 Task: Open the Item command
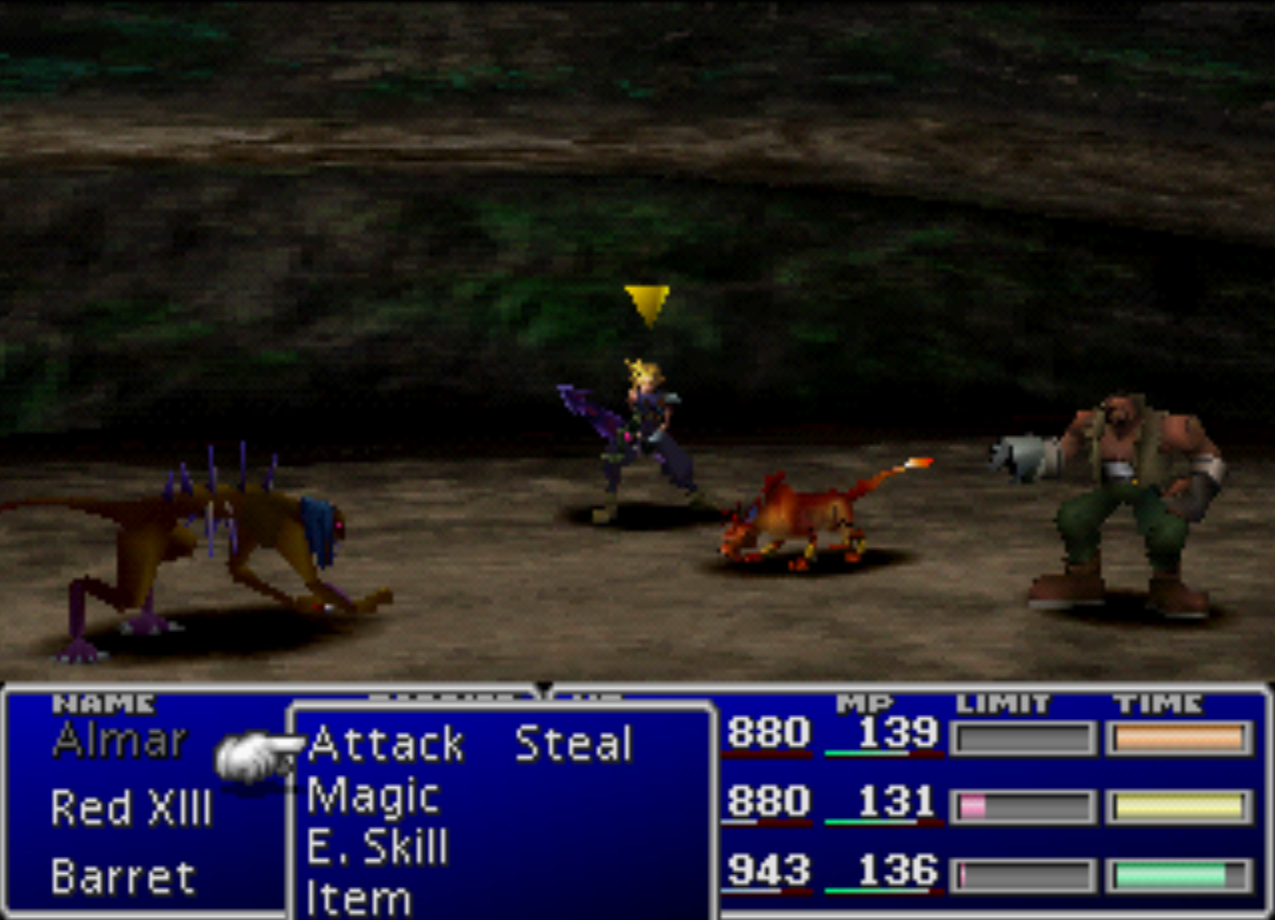(359, 898)
